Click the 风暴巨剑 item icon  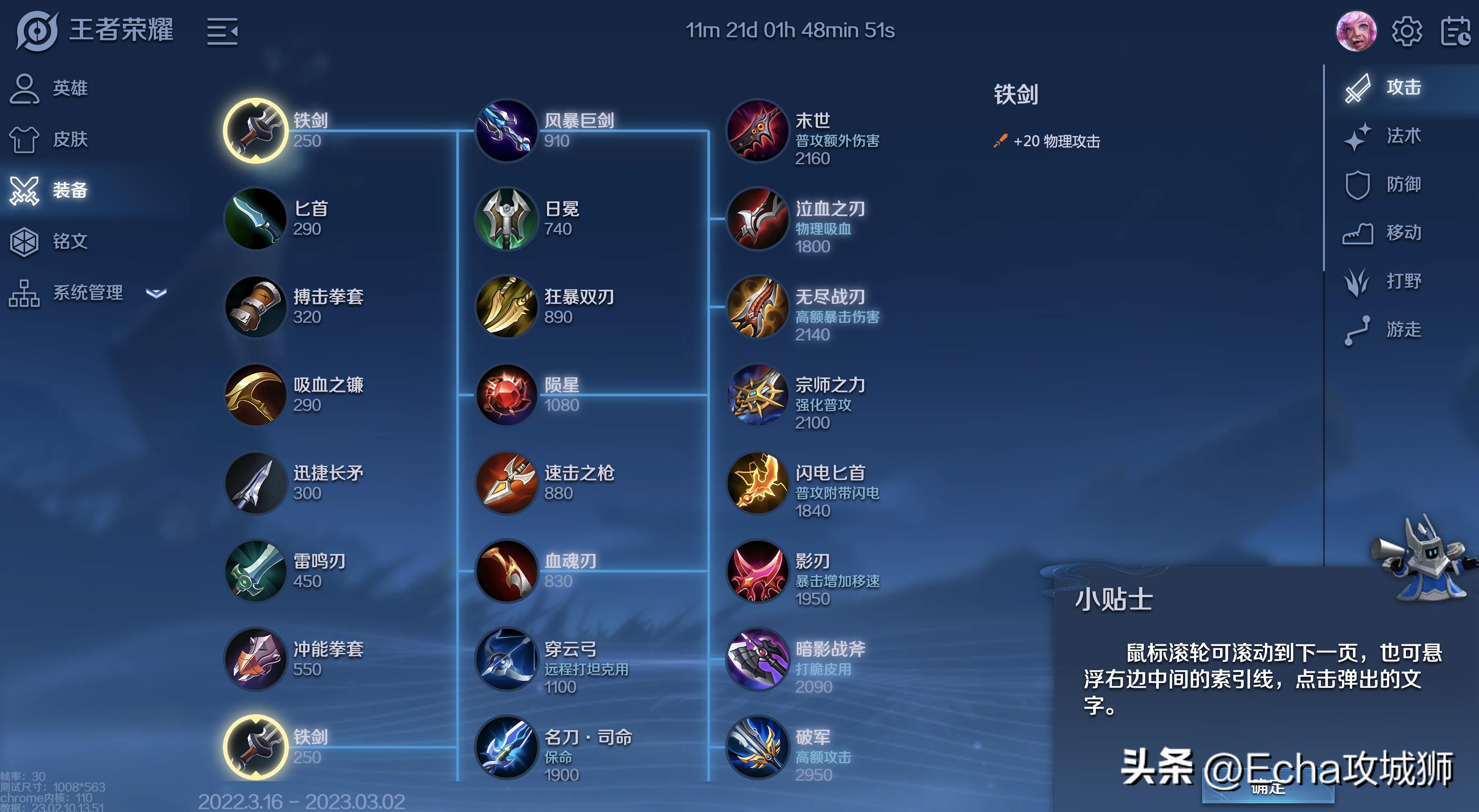coord(507,131)
